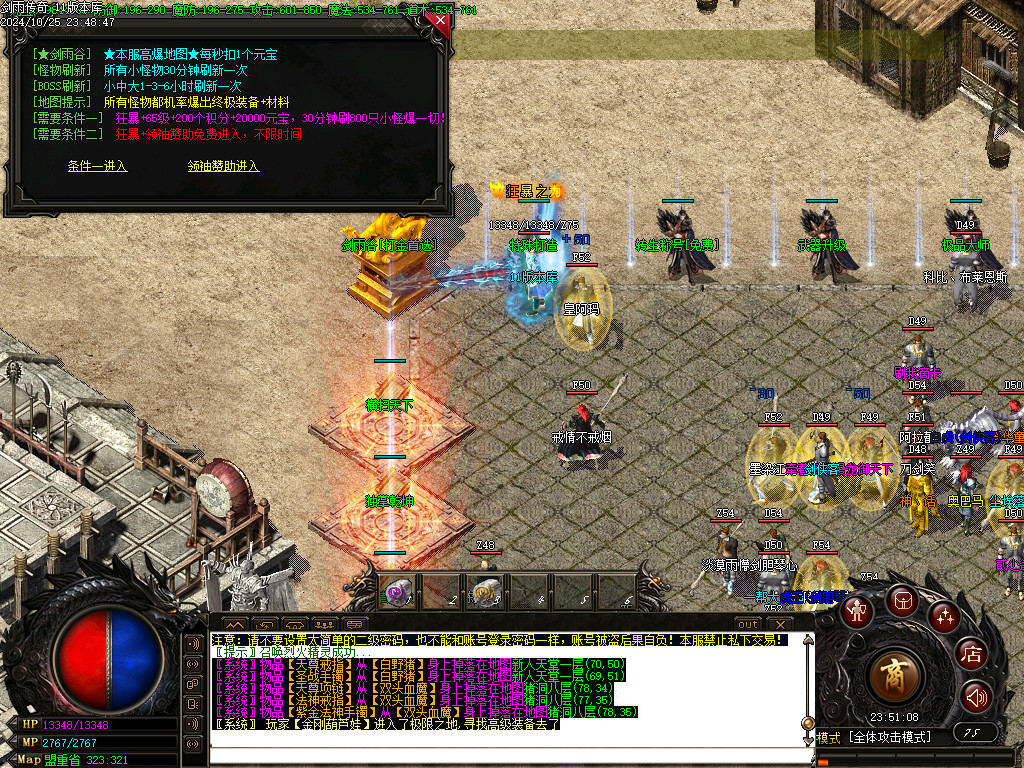Switch the 全体攻击模式 attack mode label
The width and height of the screenshot is (1024, 768).
pyautogui.click(x=890, y=738)
